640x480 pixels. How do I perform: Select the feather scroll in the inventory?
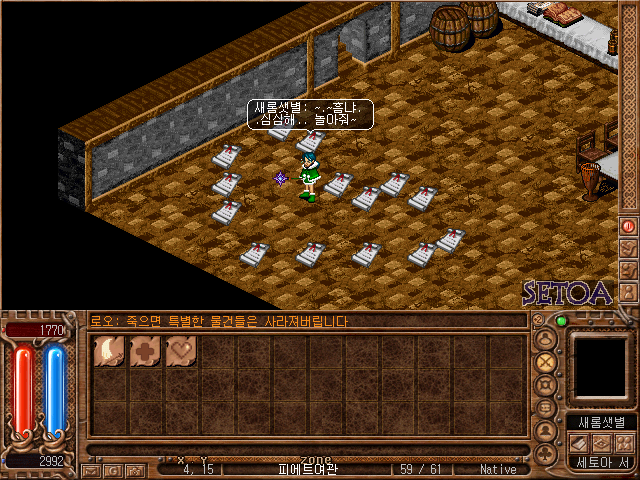[108, 352]
